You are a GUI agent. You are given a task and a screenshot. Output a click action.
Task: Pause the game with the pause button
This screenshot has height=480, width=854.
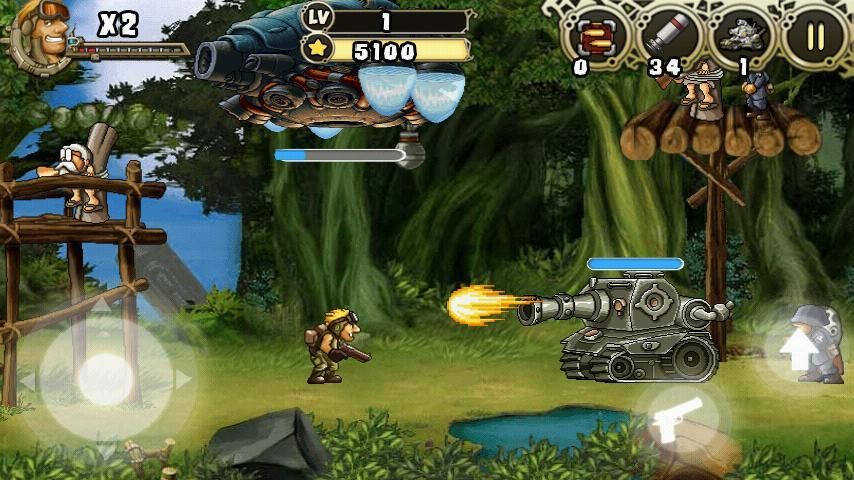(x=815, y=37)
